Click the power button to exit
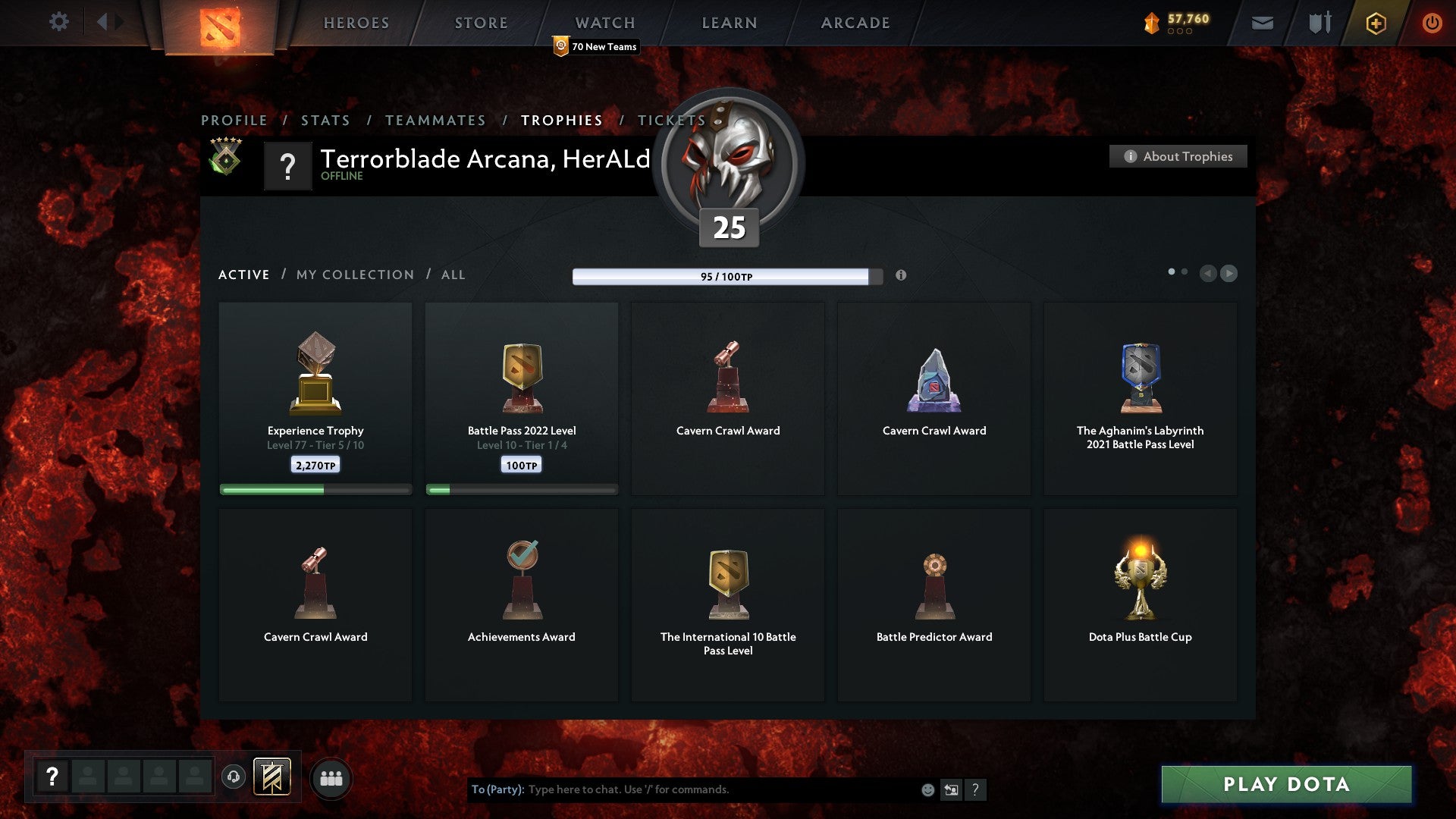This screenshot has height=819, width=1456. tap(1432, 23)
